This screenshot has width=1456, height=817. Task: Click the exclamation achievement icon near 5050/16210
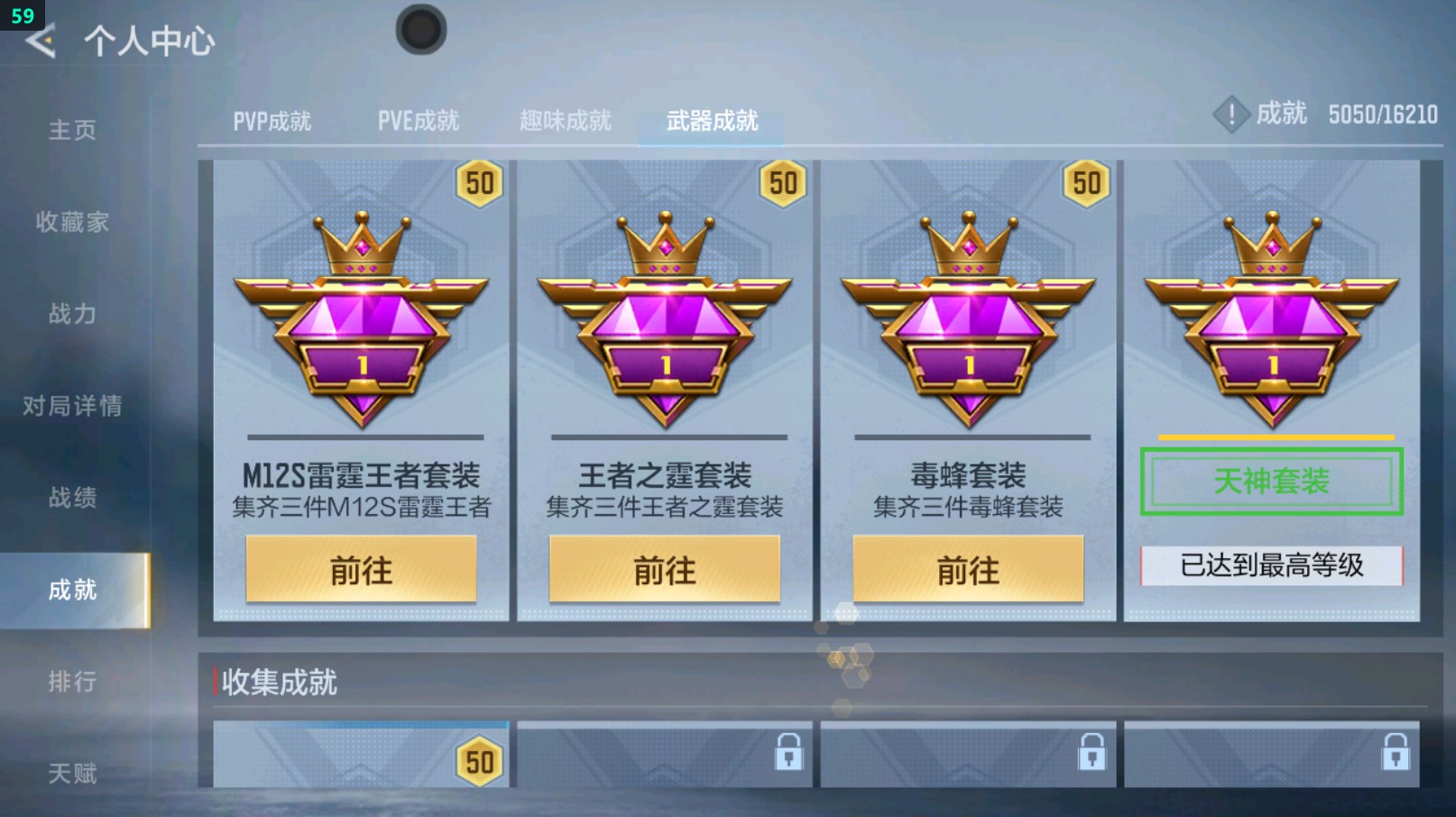pos(1232,115)
